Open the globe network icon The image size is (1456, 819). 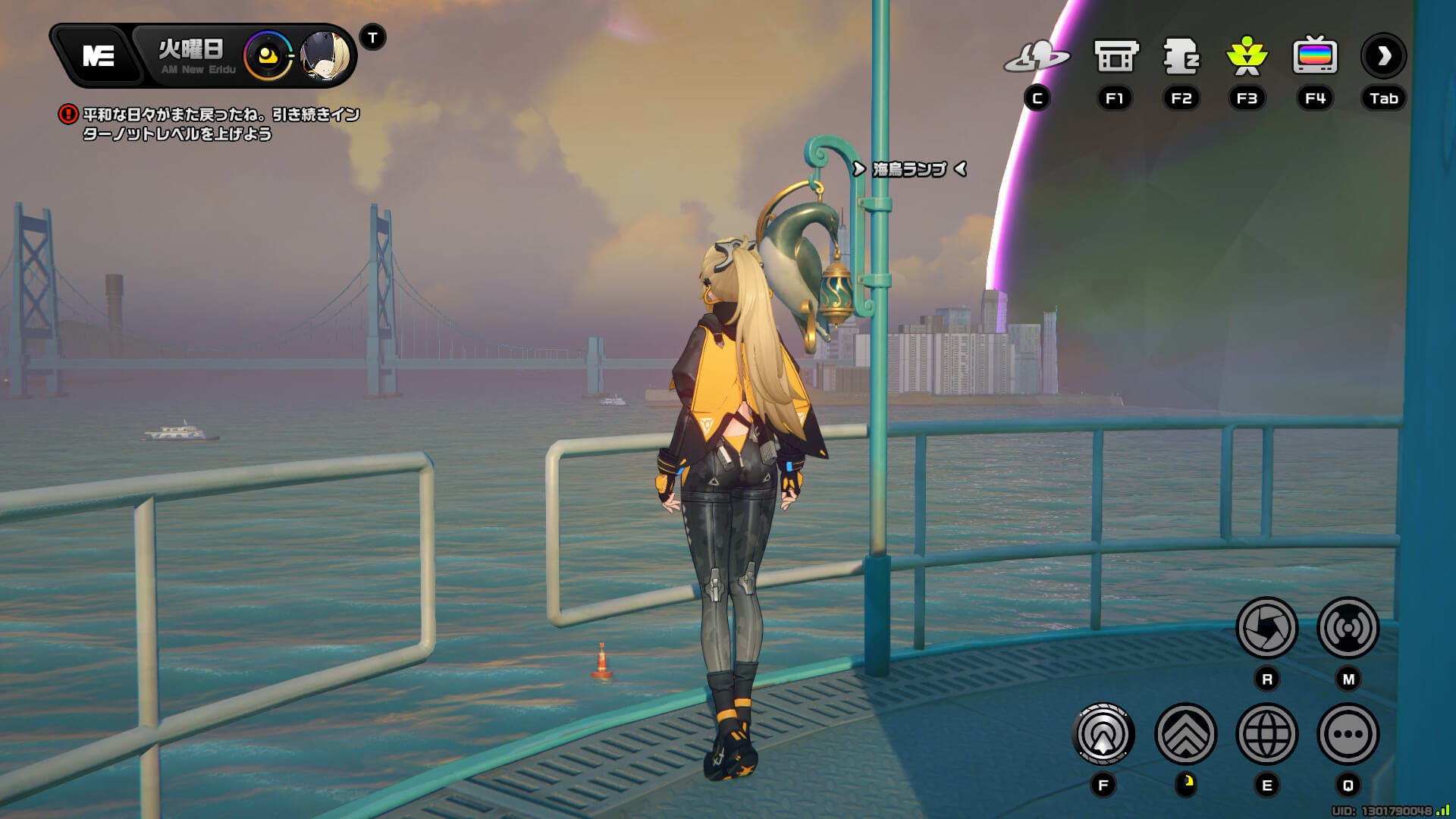click(1266, 734)
